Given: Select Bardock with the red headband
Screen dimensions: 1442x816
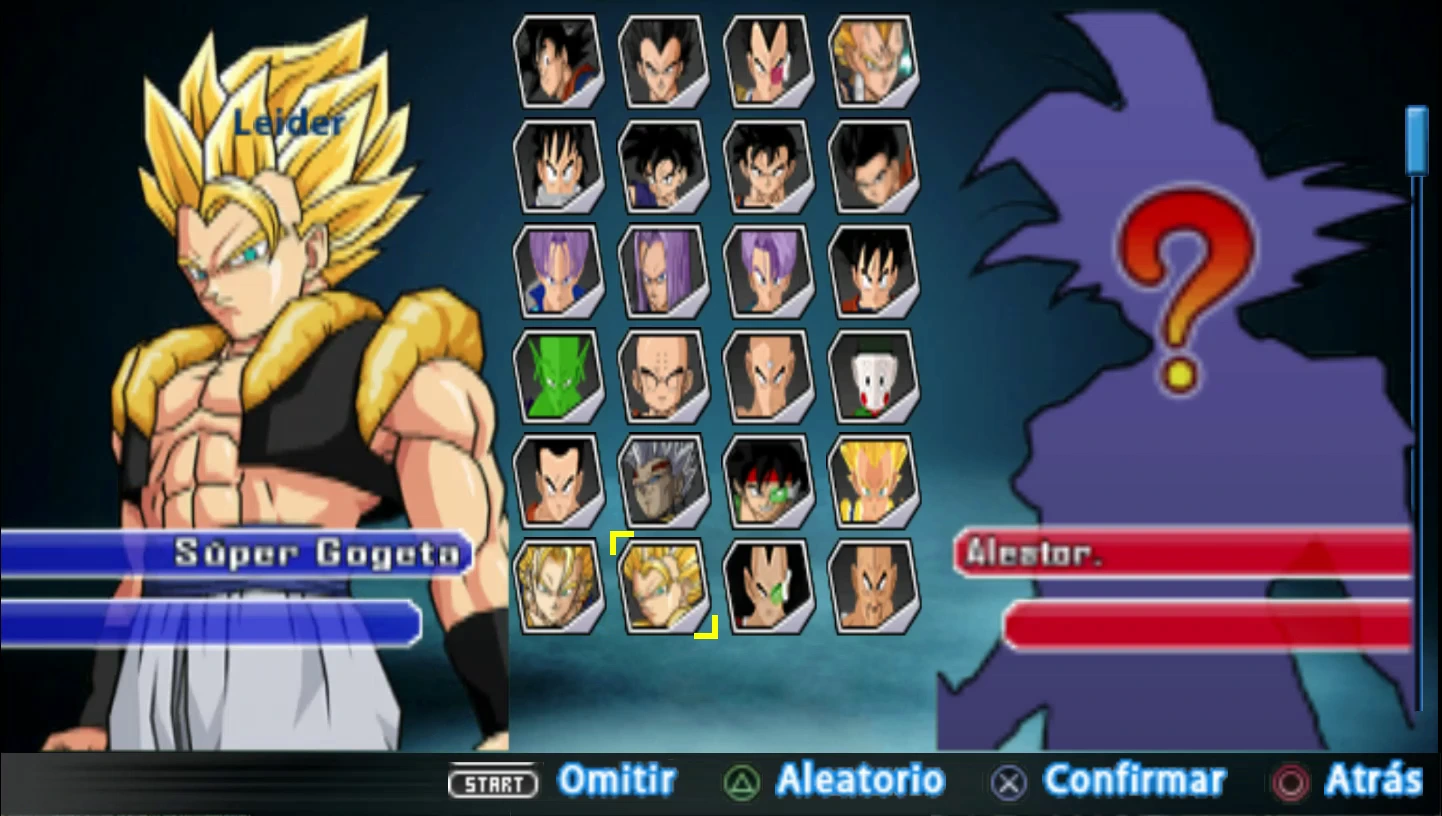Looking at the screenshot, I should [x=769, y=480].
